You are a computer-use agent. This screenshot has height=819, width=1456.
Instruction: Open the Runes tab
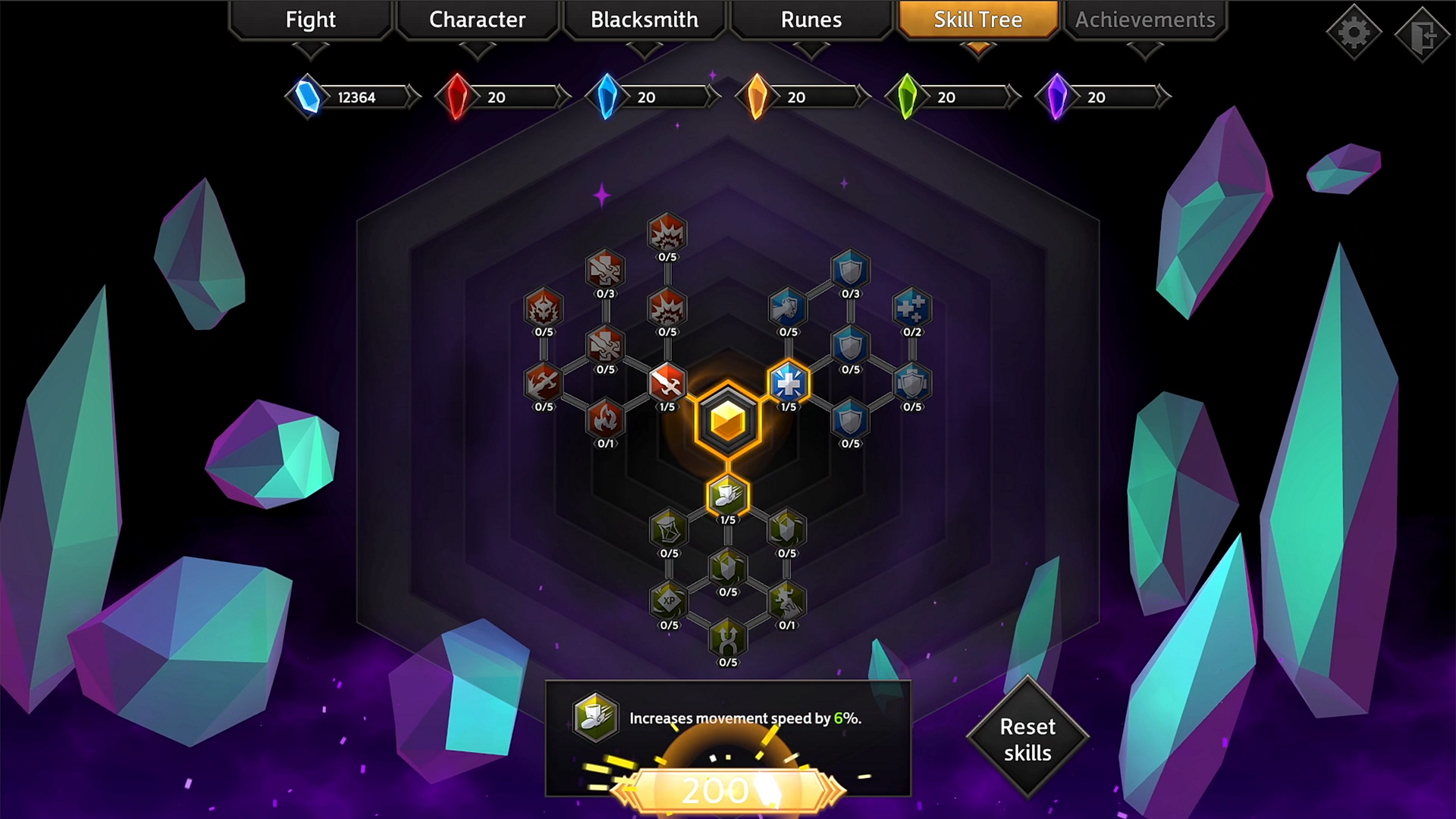[x=810, y=20]
